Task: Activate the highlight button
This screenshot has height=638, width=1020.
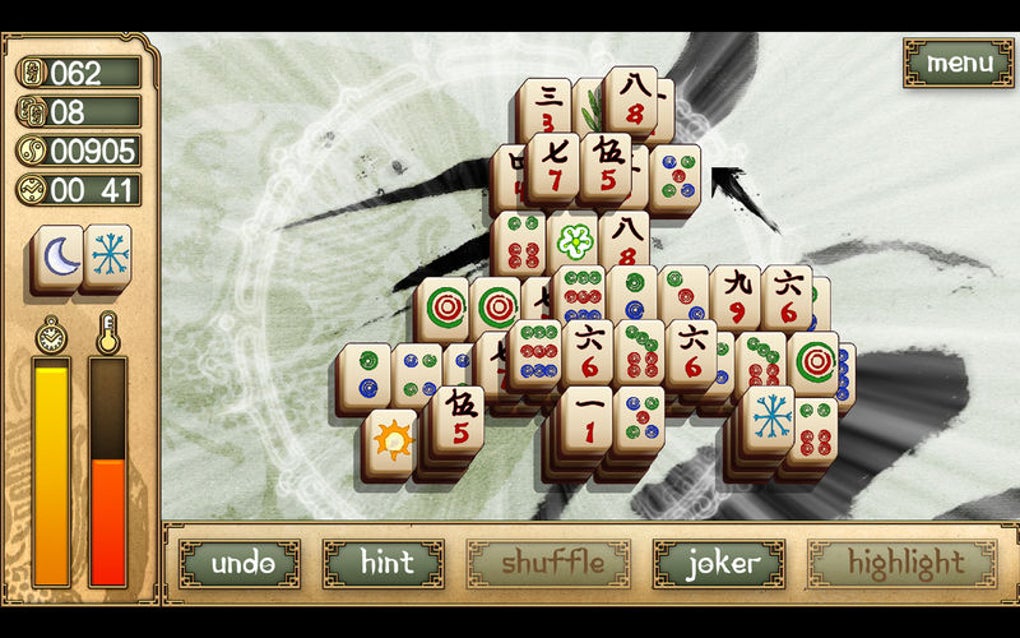Action: click(905, 564)
